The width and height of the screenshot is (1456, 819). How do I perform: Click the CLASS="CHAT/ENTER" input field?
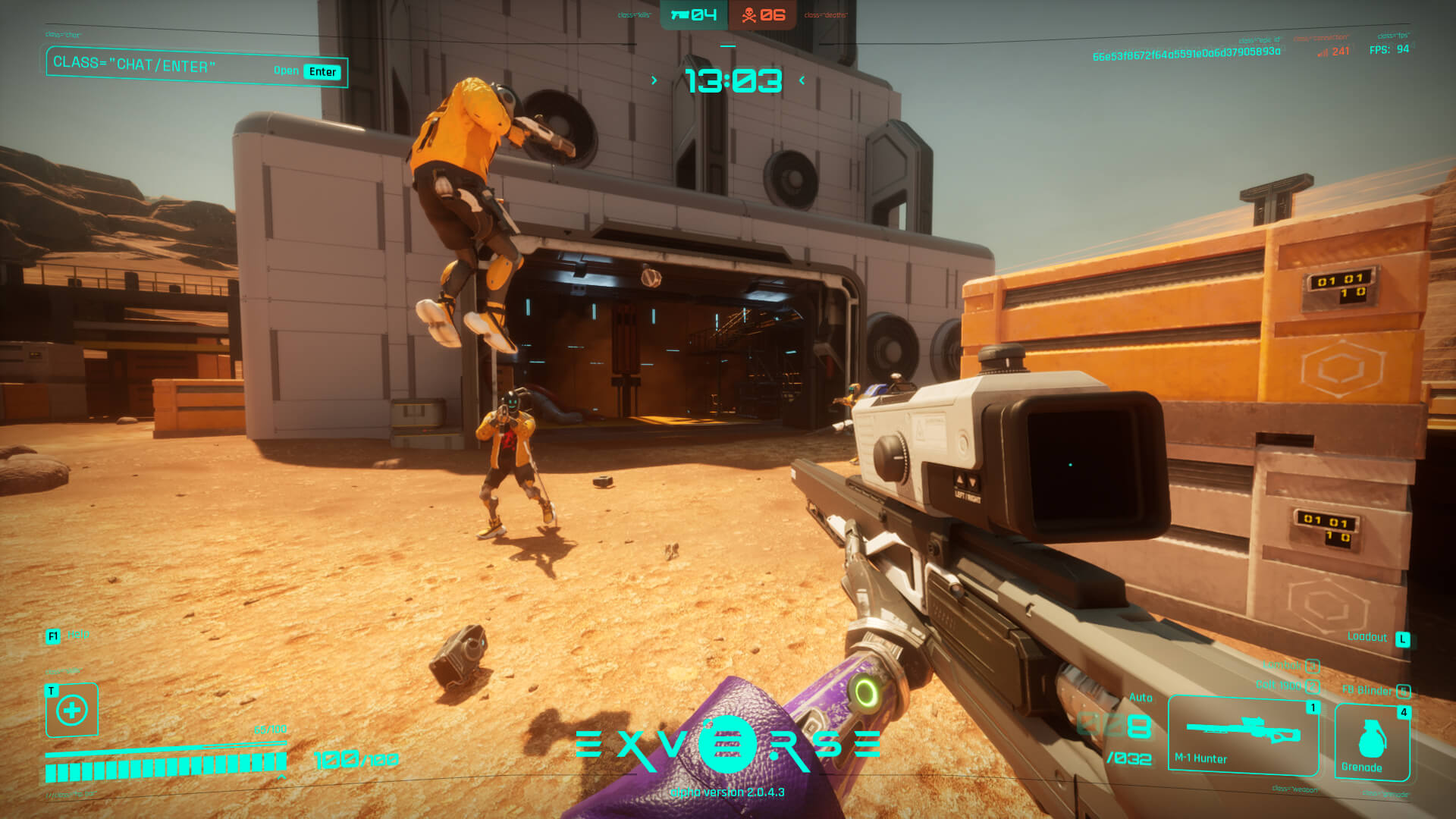pos(136,66)
